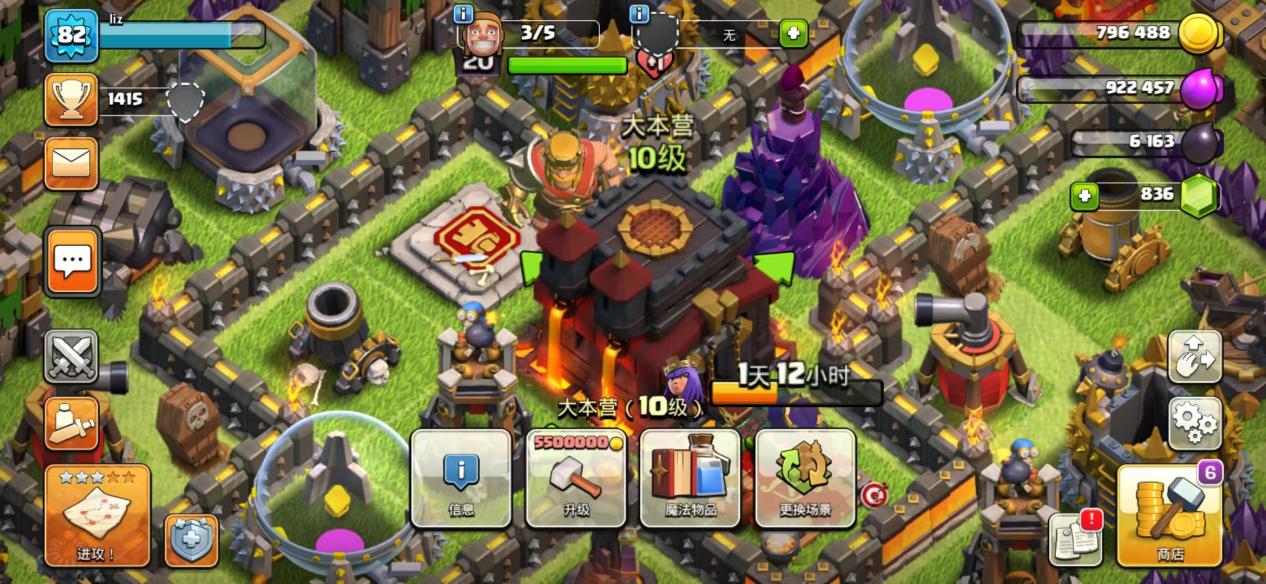
Task: Open the chat speech bubble panel
Action: coord(72,261)
